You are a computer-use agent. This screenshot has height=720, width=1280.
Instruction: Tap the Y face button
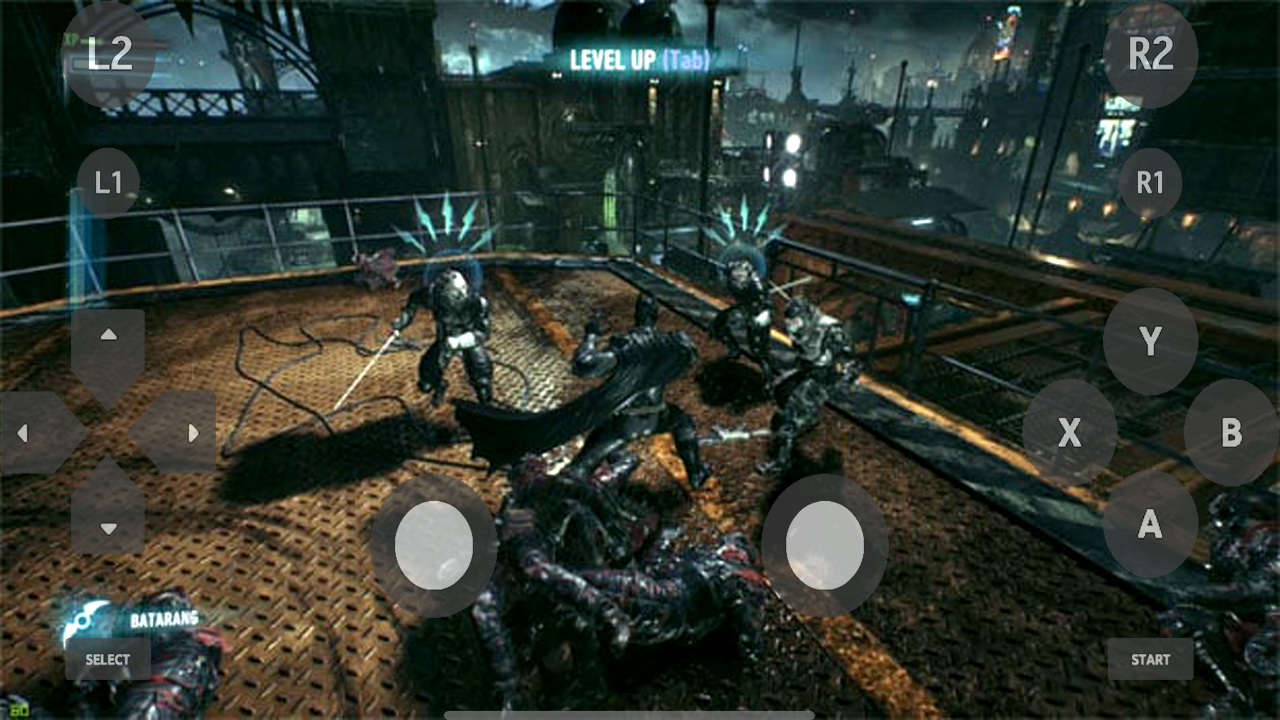pos(1150,339)
